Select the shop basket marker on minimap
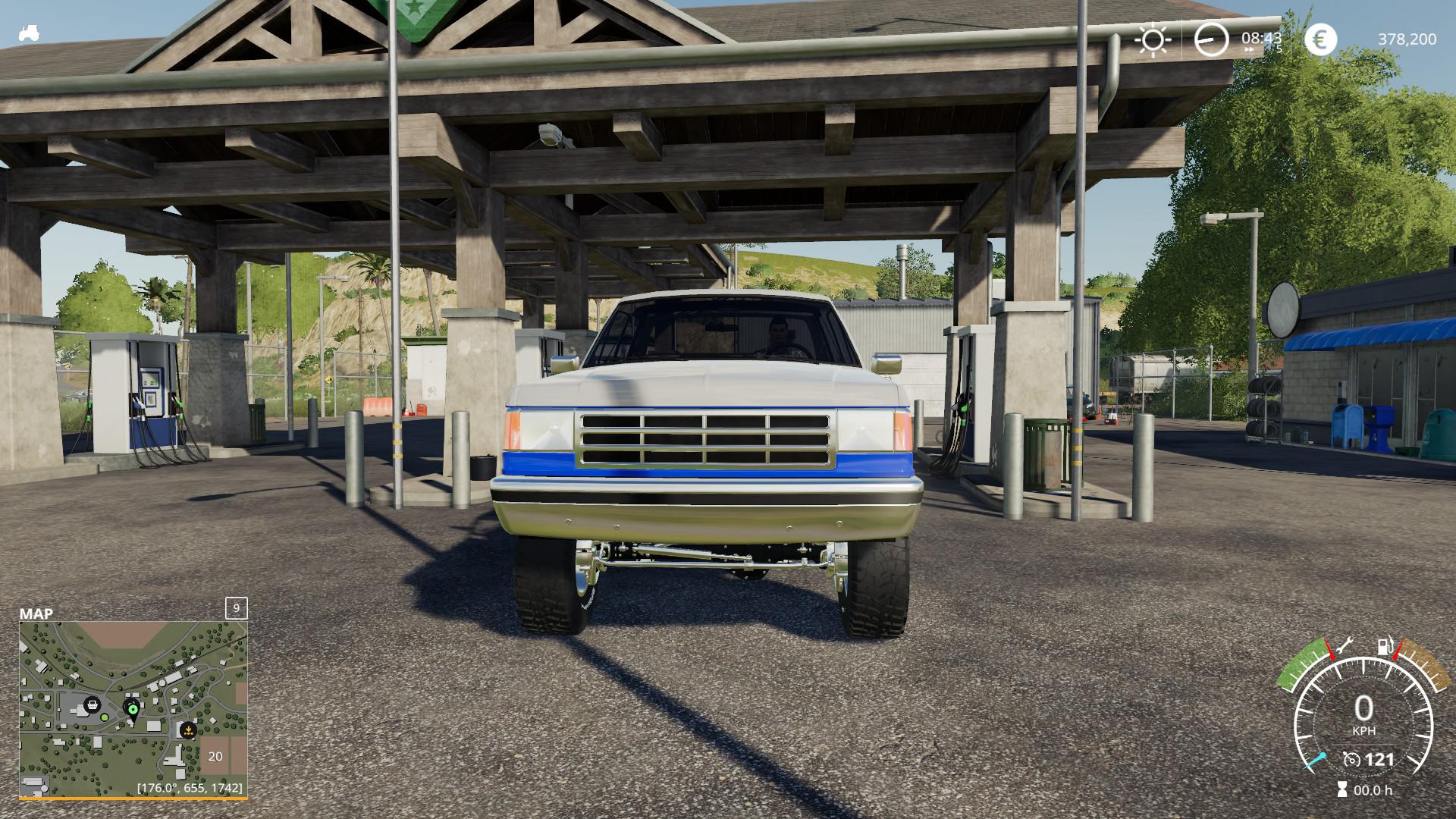1456x819 pixels. pos(93,704)
